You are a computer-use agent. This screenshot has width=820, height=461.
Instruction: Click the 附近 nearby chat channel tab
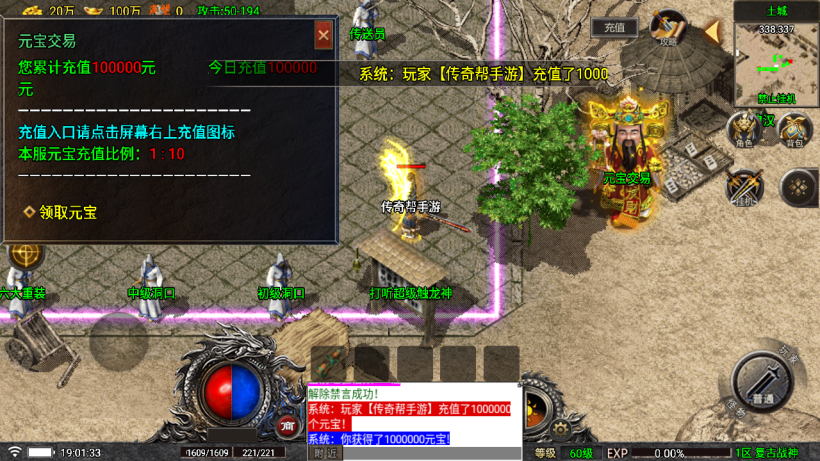pyautogui.click(x=325, y=453)
